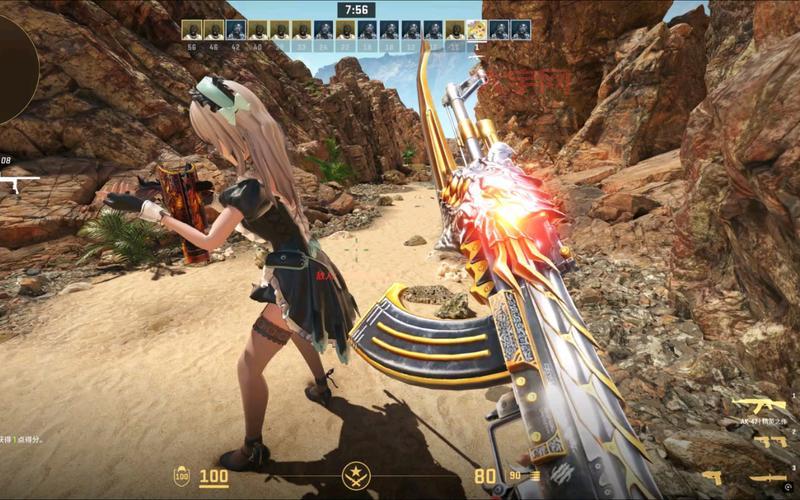This screenshot has height=500, width=800.
Task: Click the highlighted anime avatar in scoreboard
Action: click(477, 29)
